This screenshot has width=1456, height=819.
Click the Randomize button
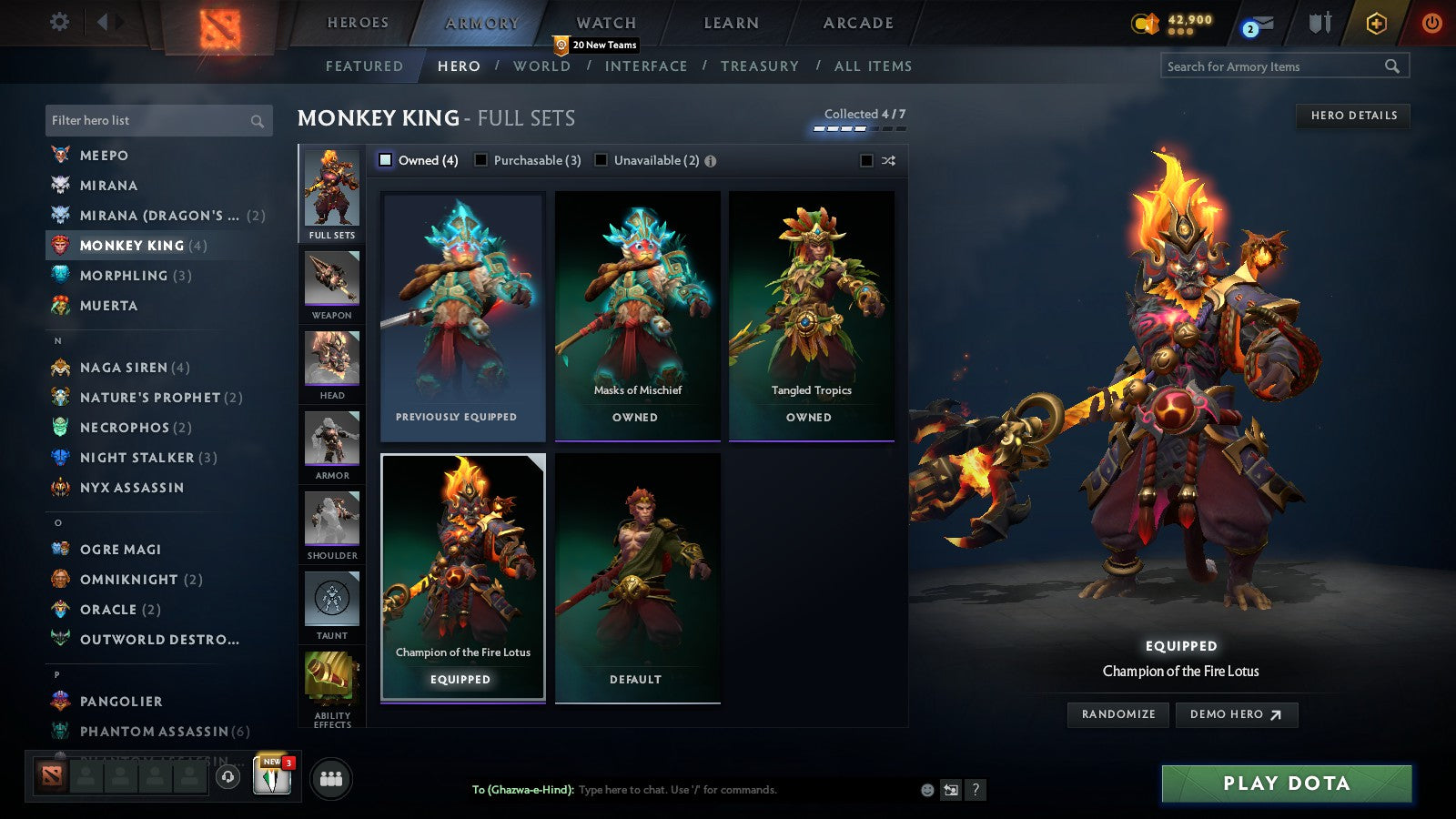tap(1117, 714)
